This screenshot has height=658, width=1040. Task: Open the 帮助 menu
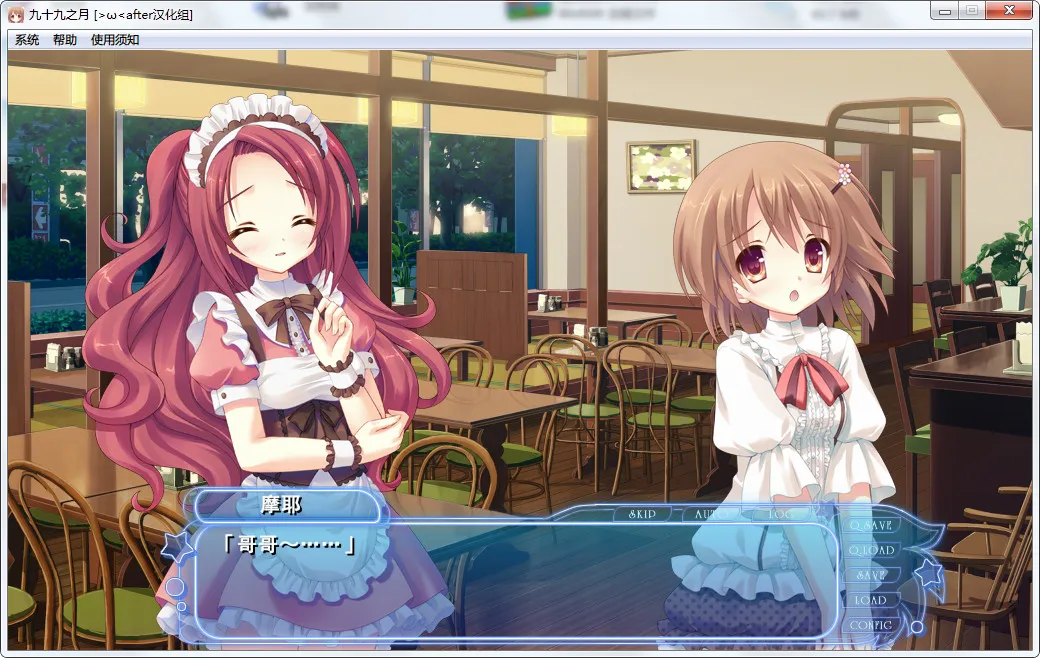[65, 40]
